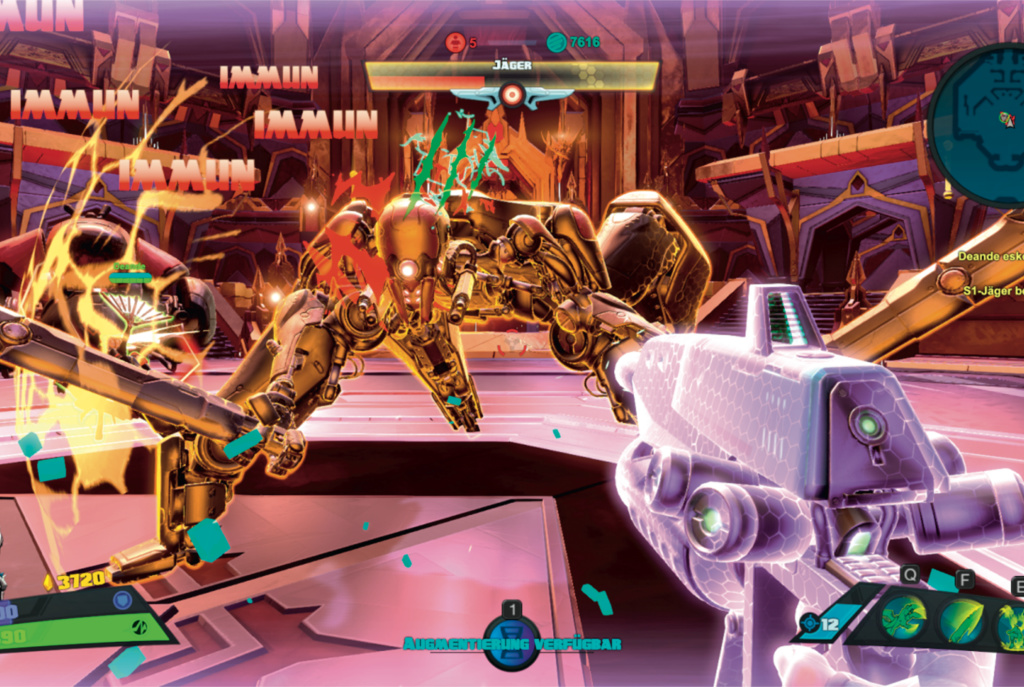Click the crosshair ammo icon

[x=810, y=624]
